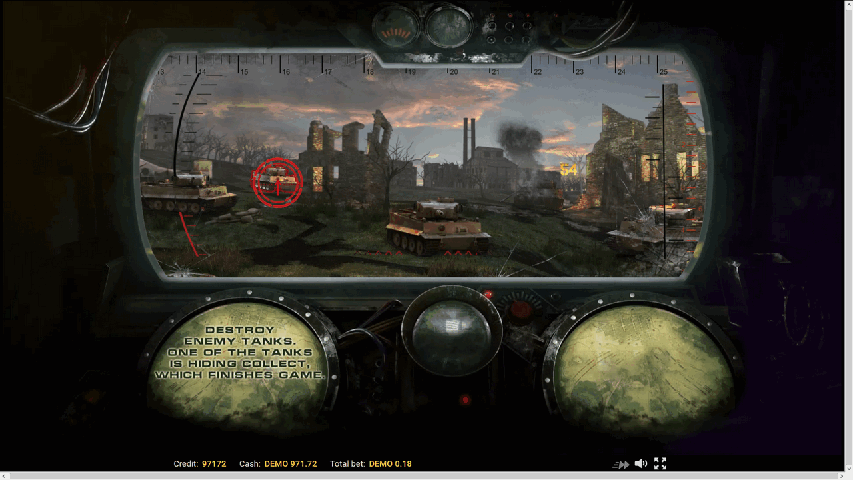Choose the tank at the right edge
The width and height of the screenshot is (853, 480).
point(647,230)
